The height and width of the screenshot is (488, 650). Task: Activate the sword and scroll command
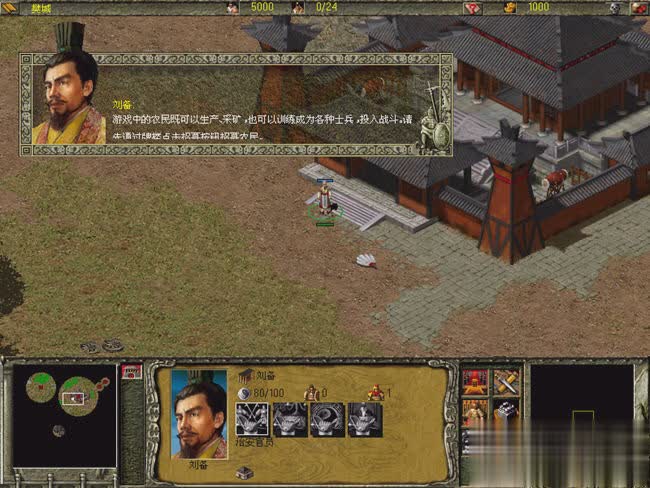coord(506,382)
